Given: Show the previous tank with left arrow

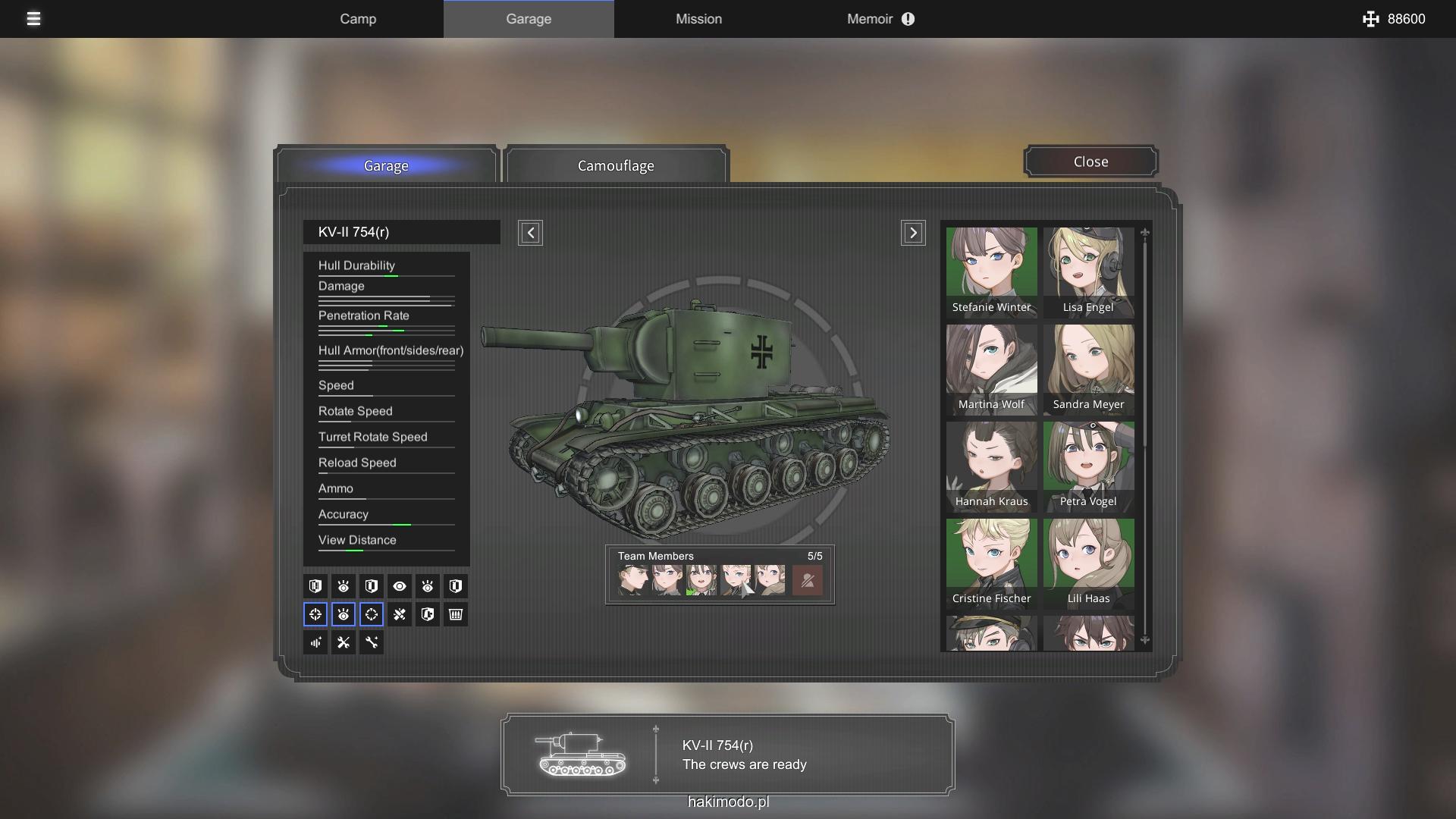Looking at the screenshot, I should [530, 233].
